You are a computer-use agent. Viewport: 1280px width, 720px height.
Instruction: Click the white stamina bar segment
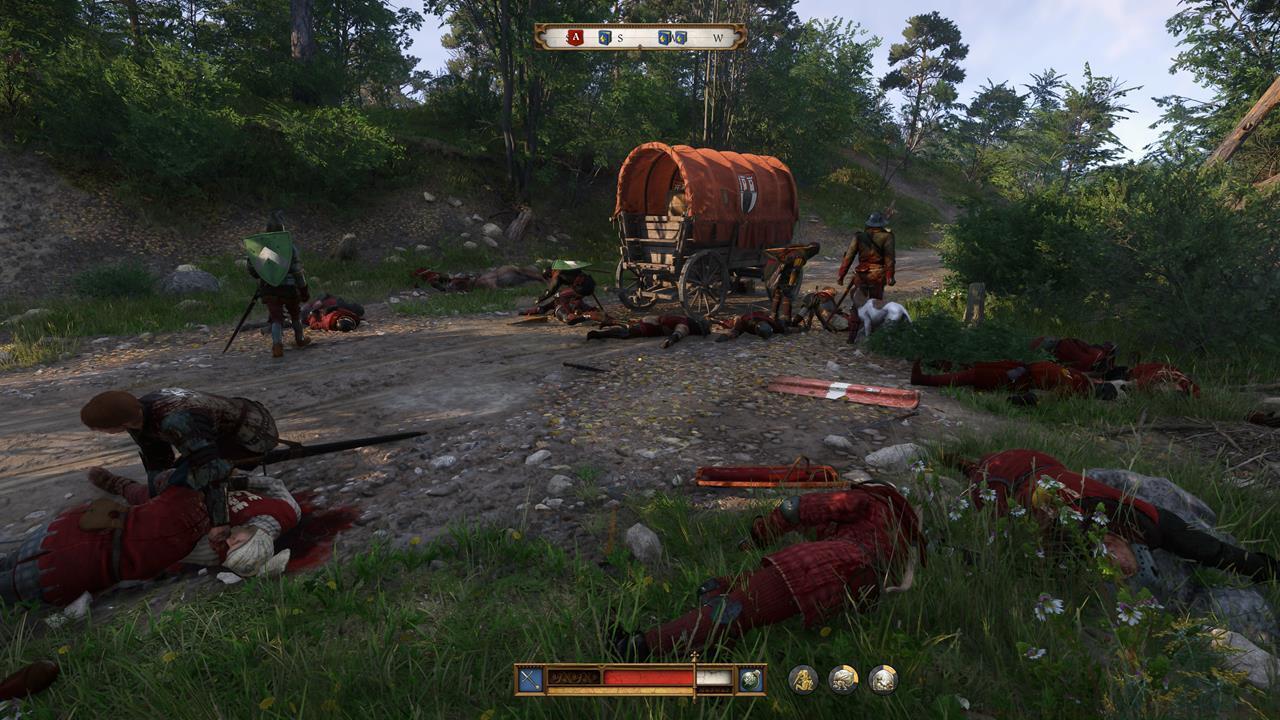[713, 677]
